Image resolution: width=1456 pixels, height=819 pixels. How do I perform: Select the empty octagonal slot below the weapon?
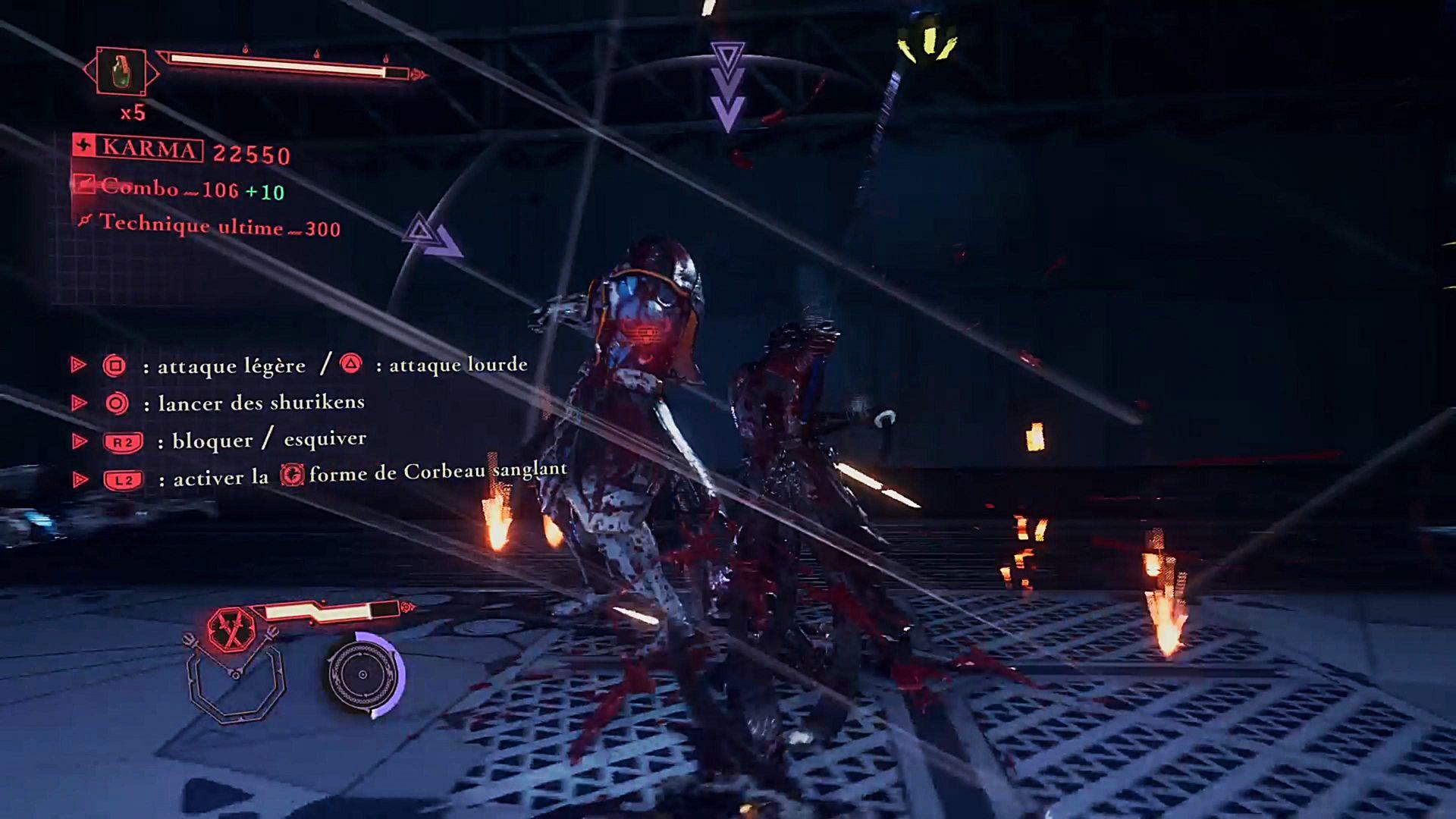click(x=236, y=686)
